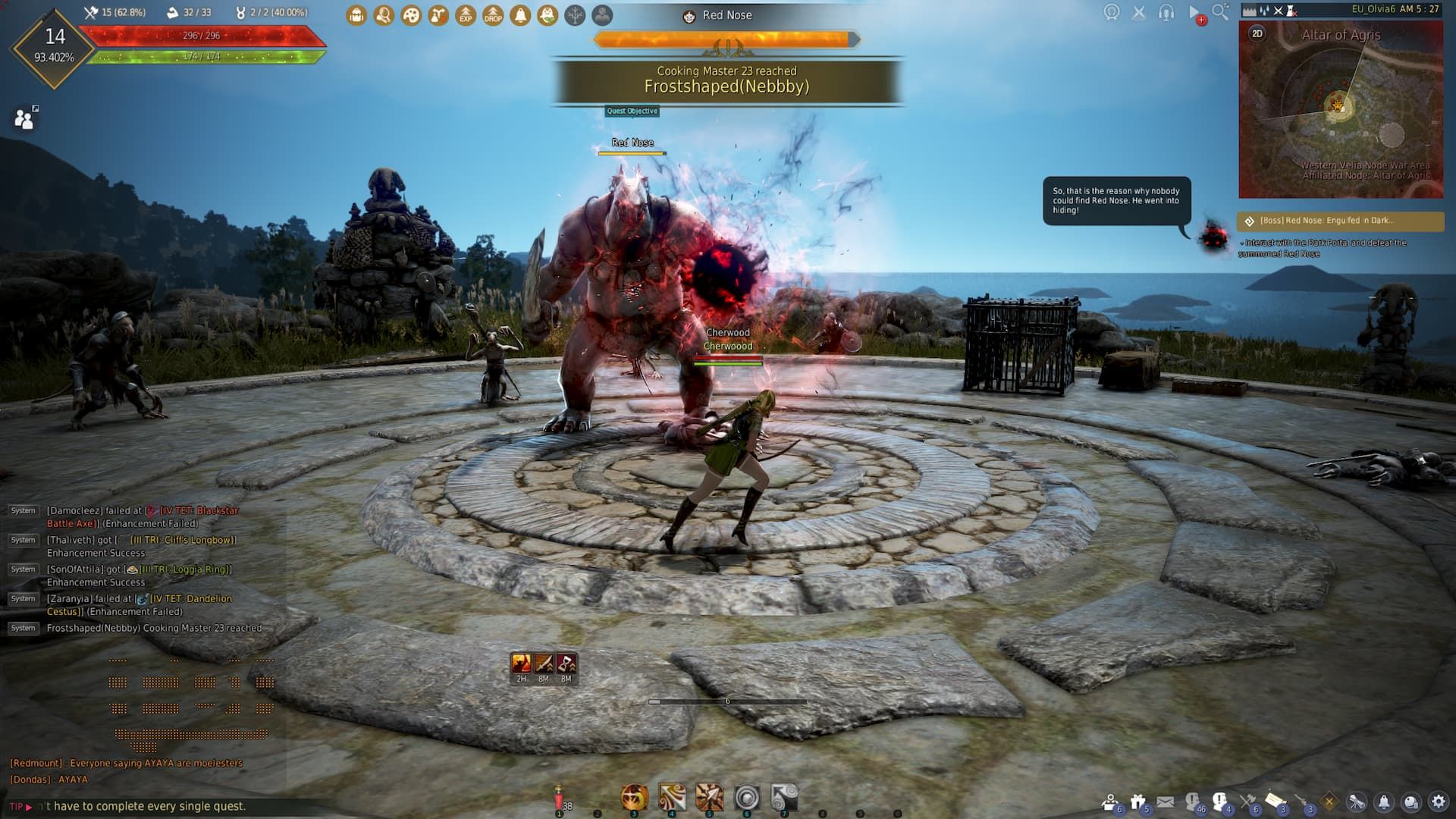1456x819 pixels.
Task: Open the skill tree menu on the top bar
Action: [575, 14]
